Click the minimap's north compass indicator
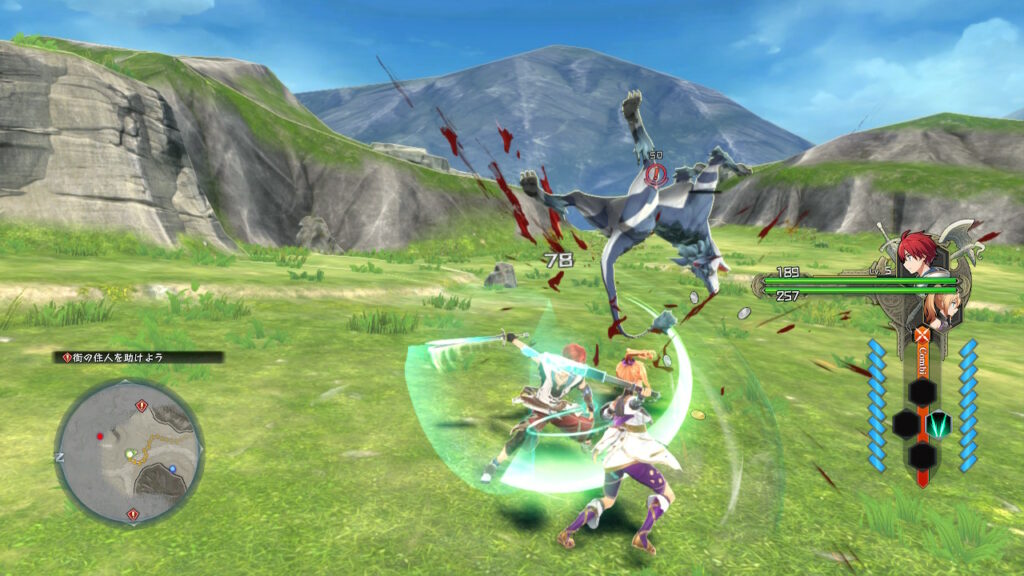Screen dimensions: 1024x576 (61, 457)
